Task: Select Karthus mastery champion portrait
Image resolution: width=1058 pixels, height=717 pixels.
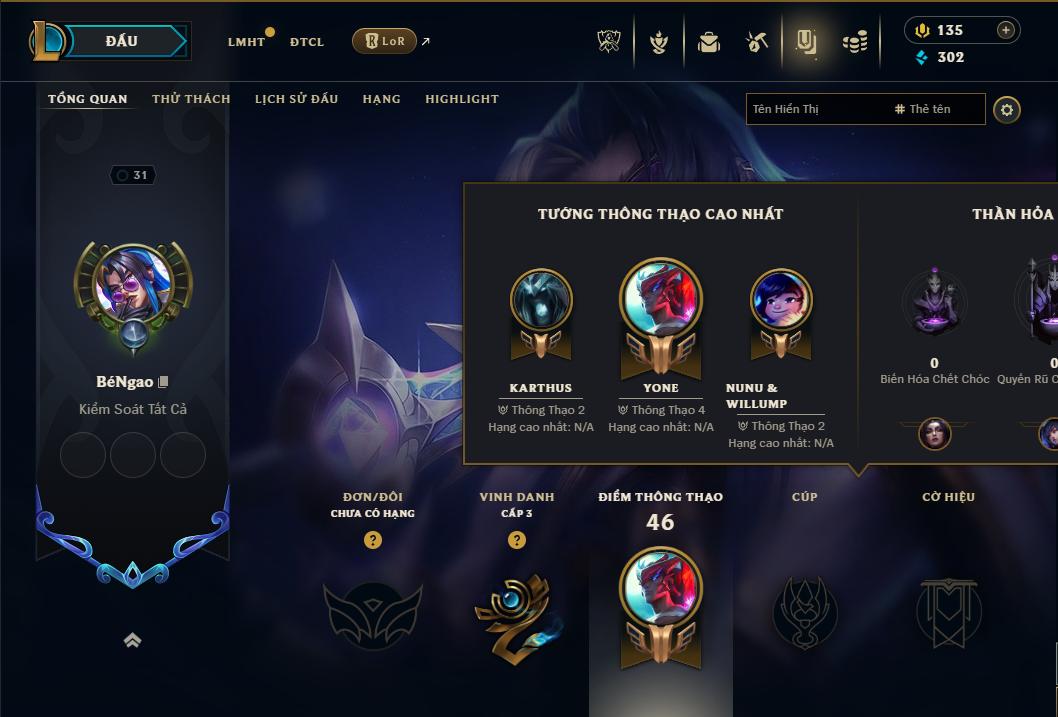Action: point(541,299)
